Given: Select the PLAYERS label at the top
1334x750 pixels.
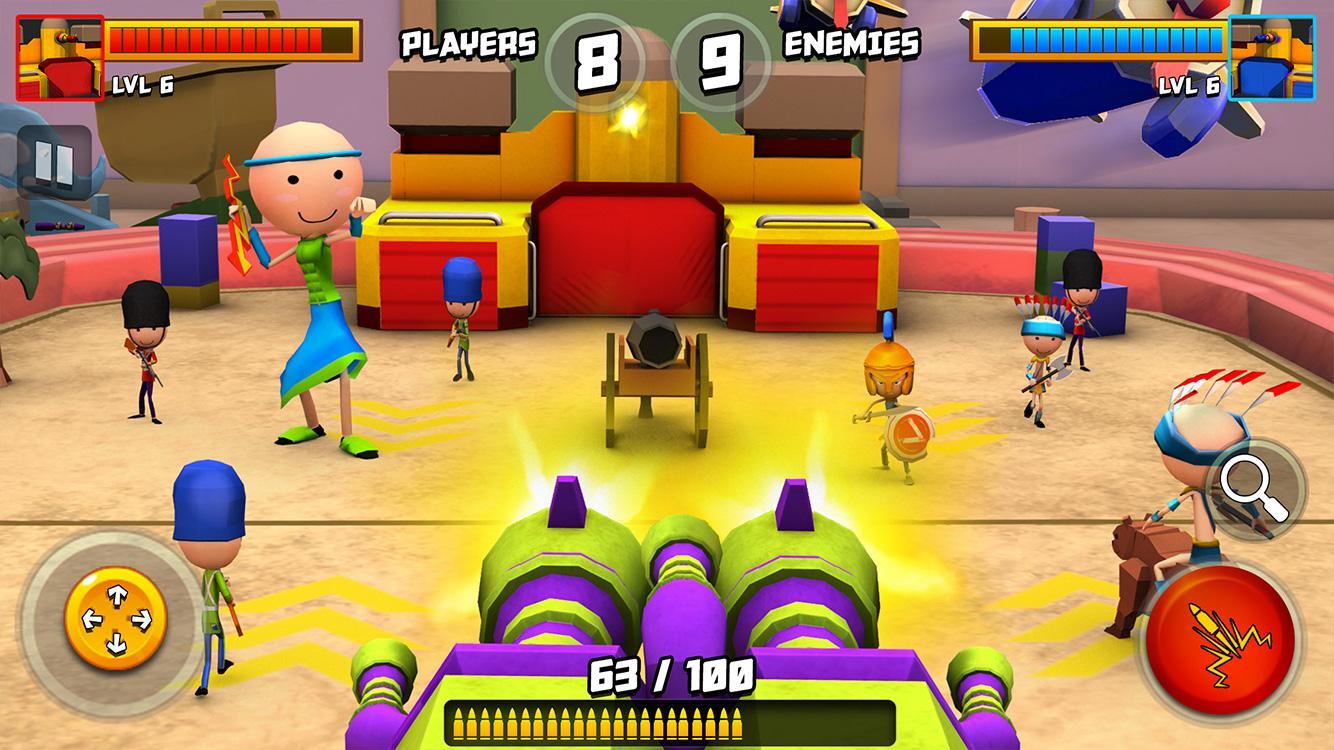Looking at the screenshot, I should pyautogui.click(x=468, y=42).
